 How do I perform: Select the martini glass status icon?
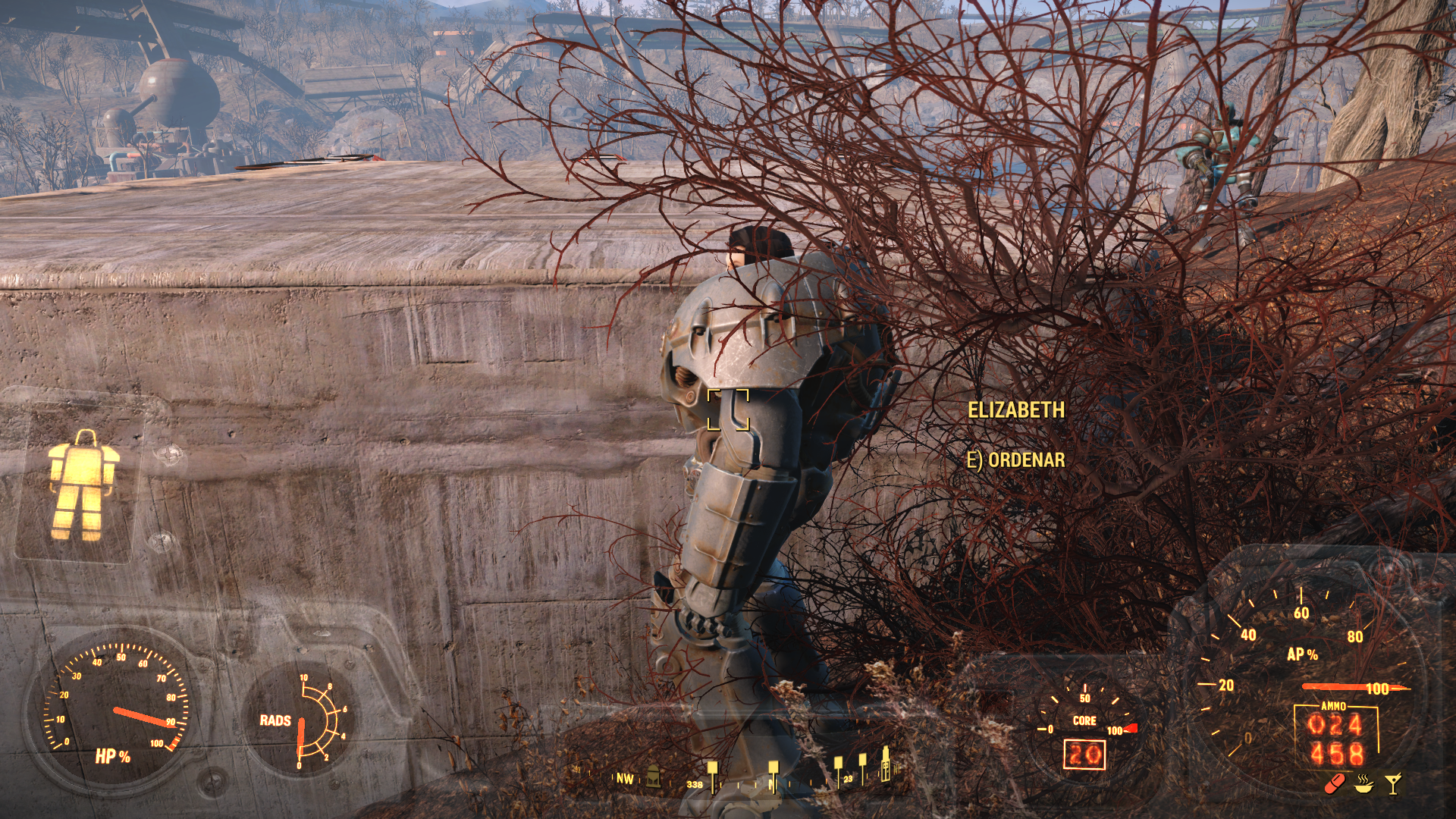click(x=1393, y=783)
